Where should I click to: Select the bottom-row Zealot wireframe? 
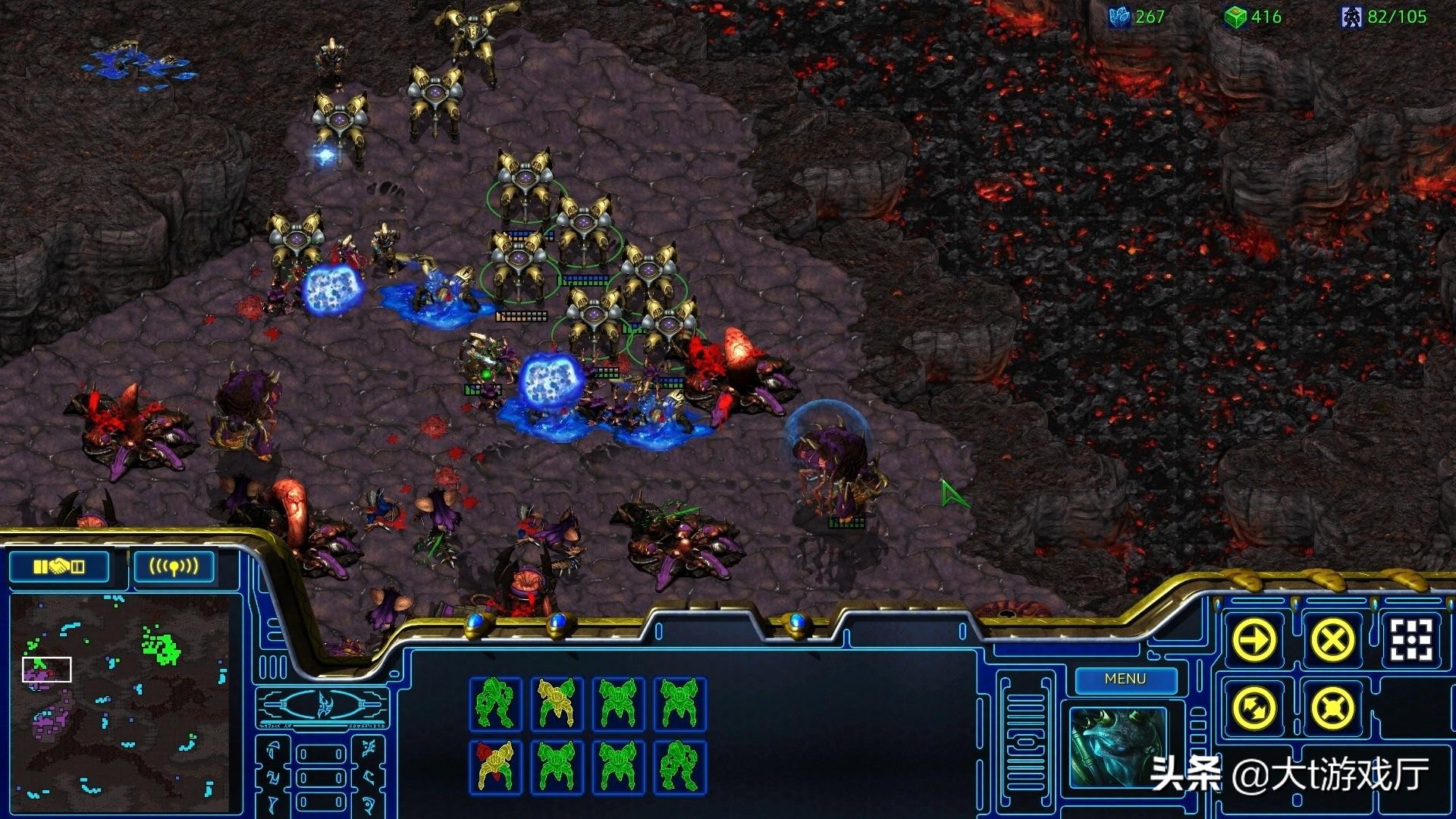point(679,767)
